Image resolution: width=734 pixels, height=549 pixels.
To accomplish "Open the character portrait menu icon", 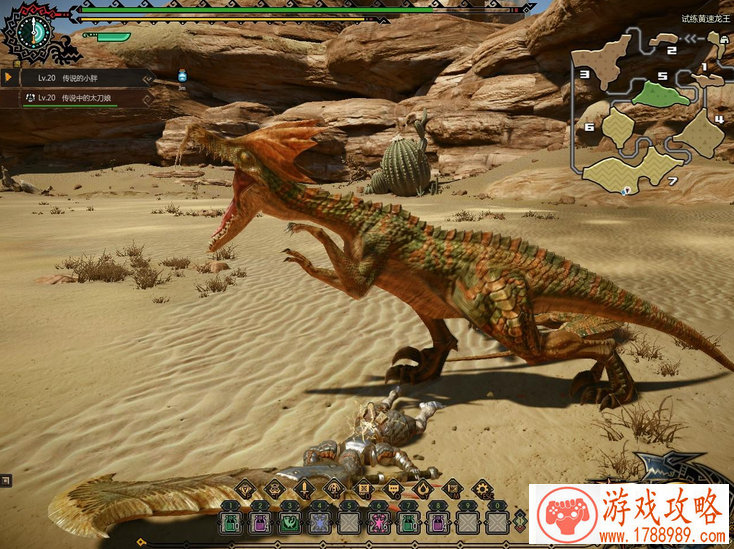I will [x=333, y=490].
